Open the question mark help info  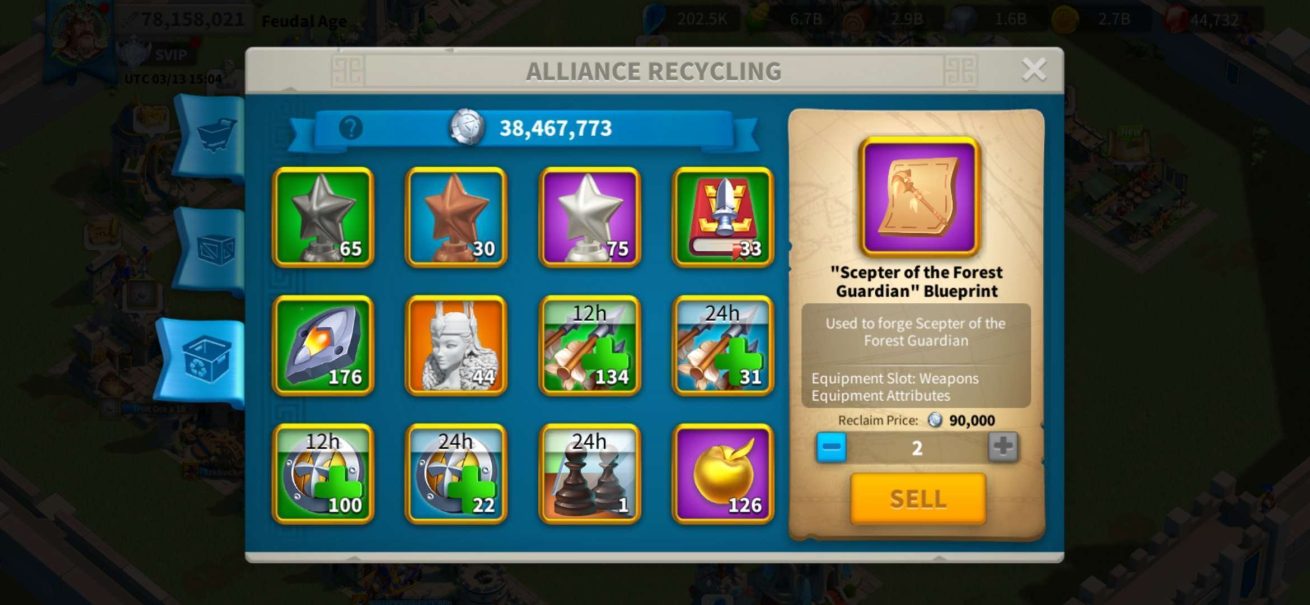coord(350,128)
